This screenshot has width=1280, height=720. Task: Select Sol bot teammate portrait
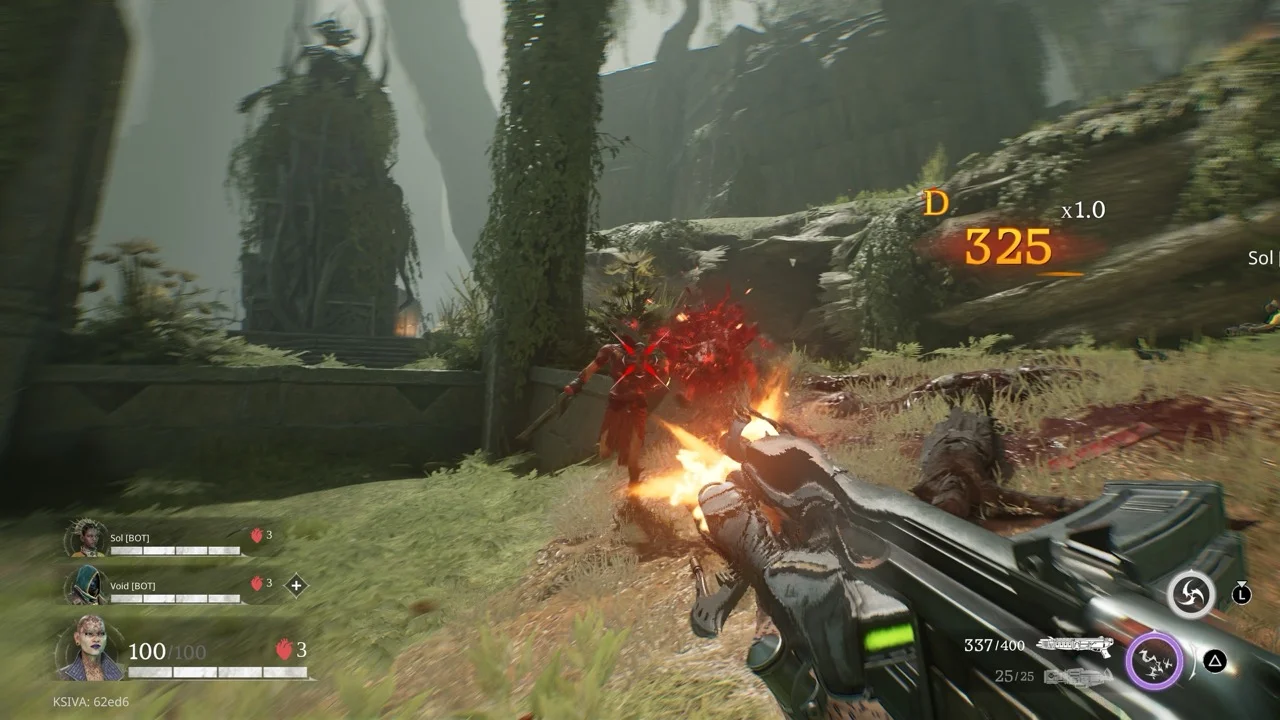click(x=85, y=539)
